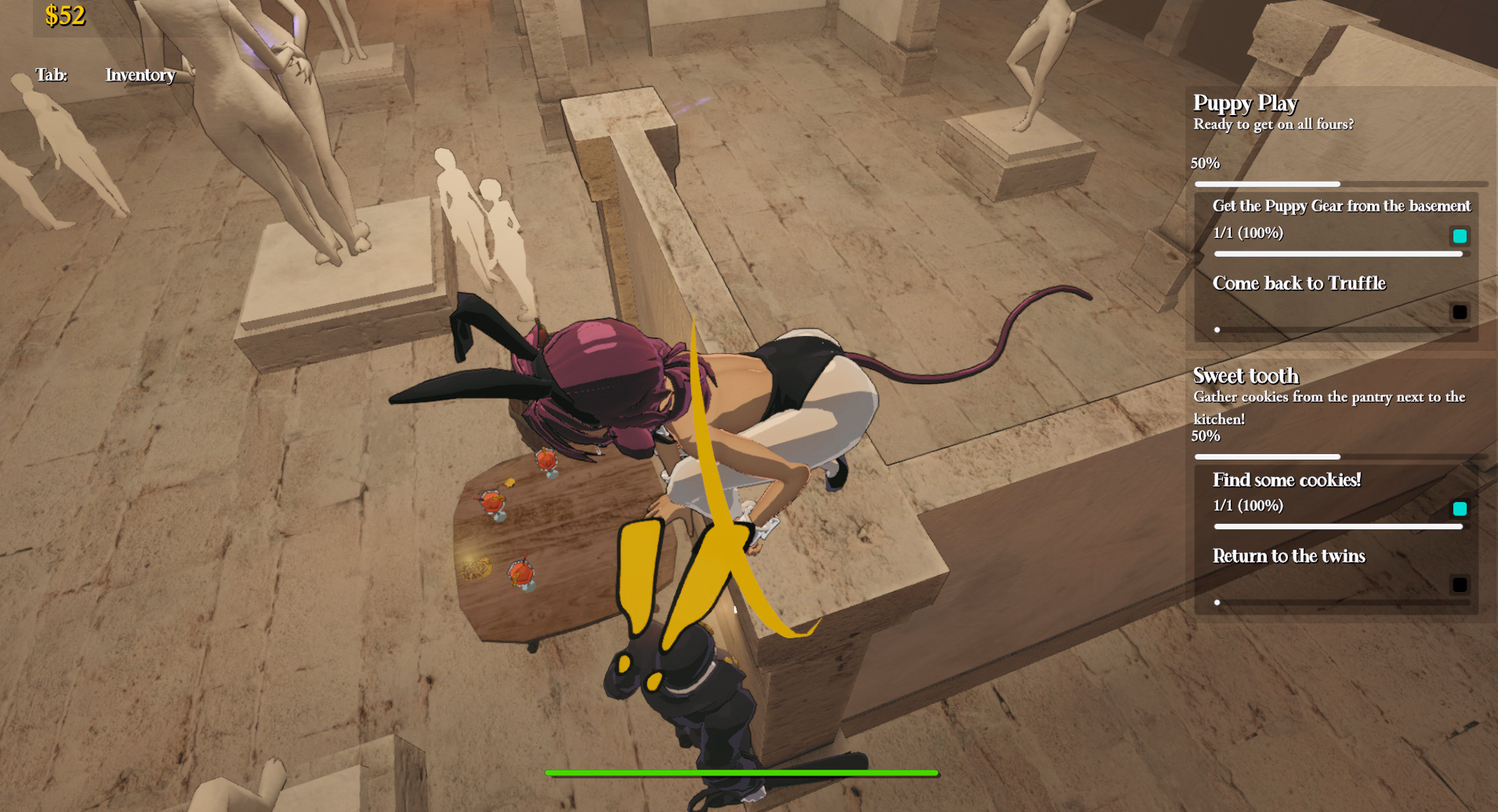Select the Puppy Play quest title
Viewport: 1498px width, 812px height.
point(1245,103)
